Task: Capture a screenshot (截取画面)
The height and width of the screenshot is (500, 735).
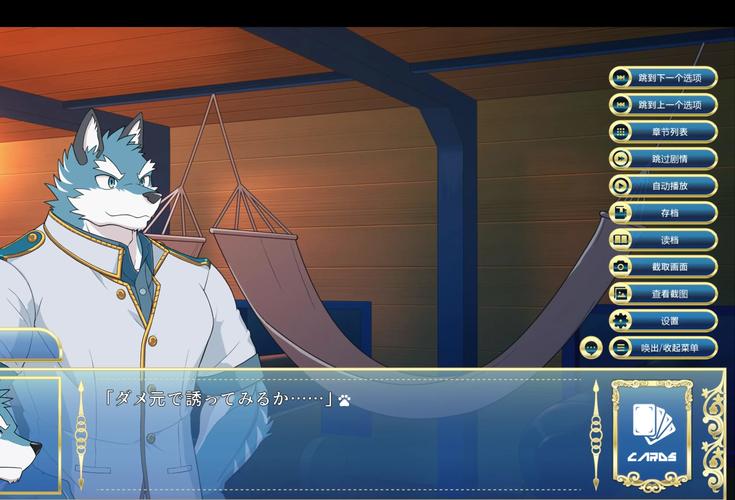Action: point(663,267)
